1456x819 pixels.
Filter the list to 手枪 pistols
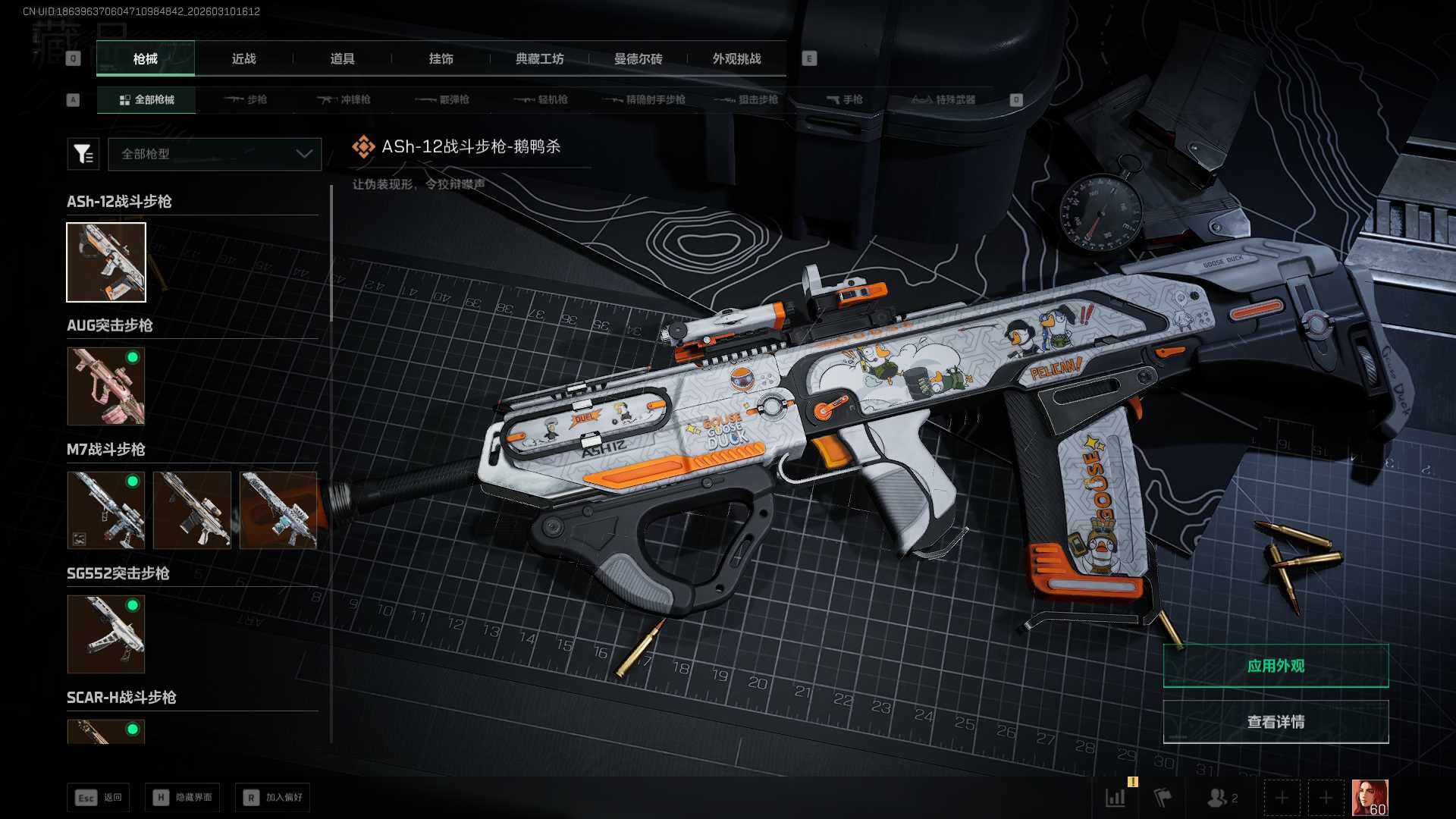844,99
